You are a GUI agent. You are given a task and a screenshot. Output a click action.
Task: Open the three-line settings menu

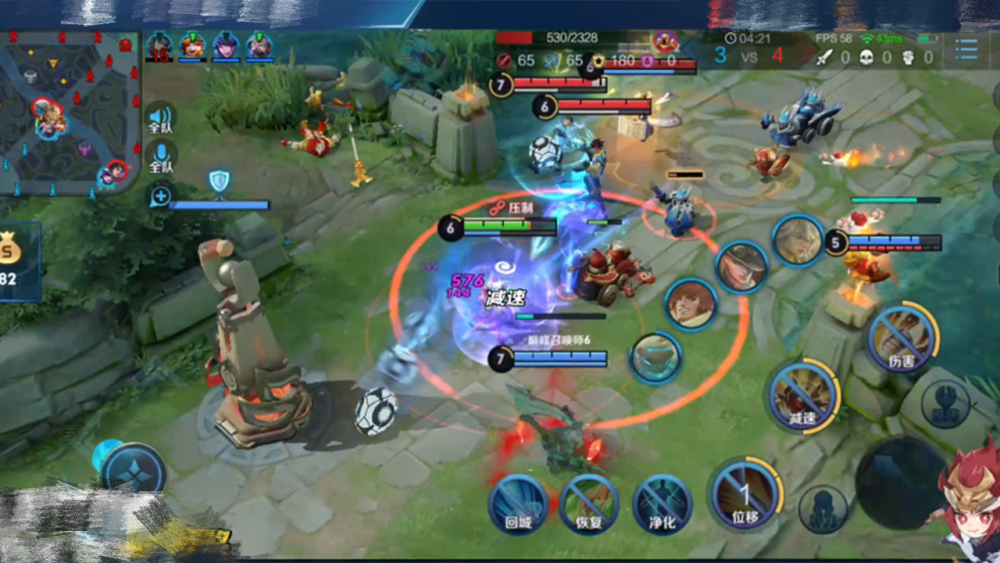[966, 50]
